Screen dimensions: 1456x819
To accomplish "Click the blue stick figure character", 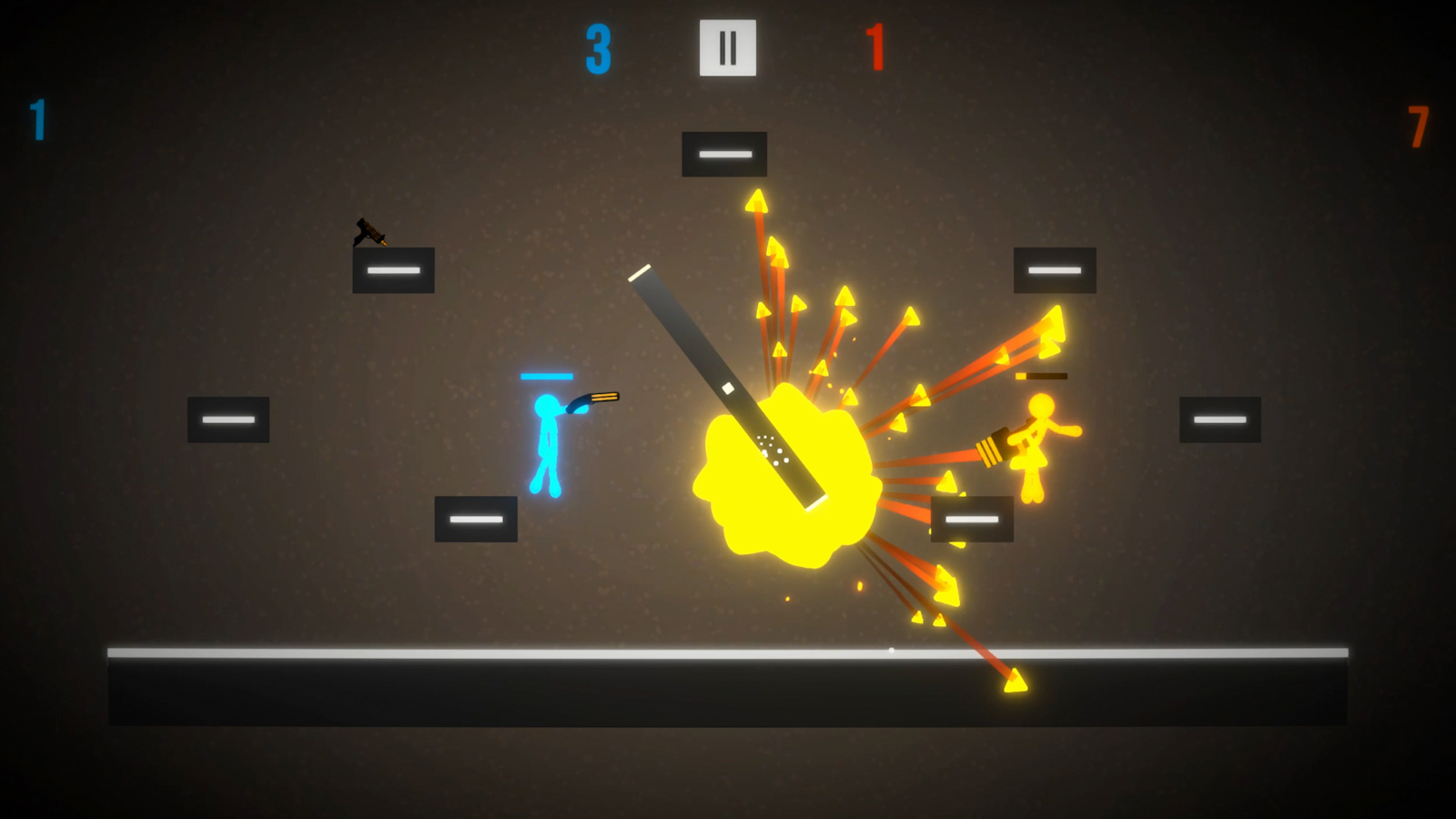I will [548, 437].
